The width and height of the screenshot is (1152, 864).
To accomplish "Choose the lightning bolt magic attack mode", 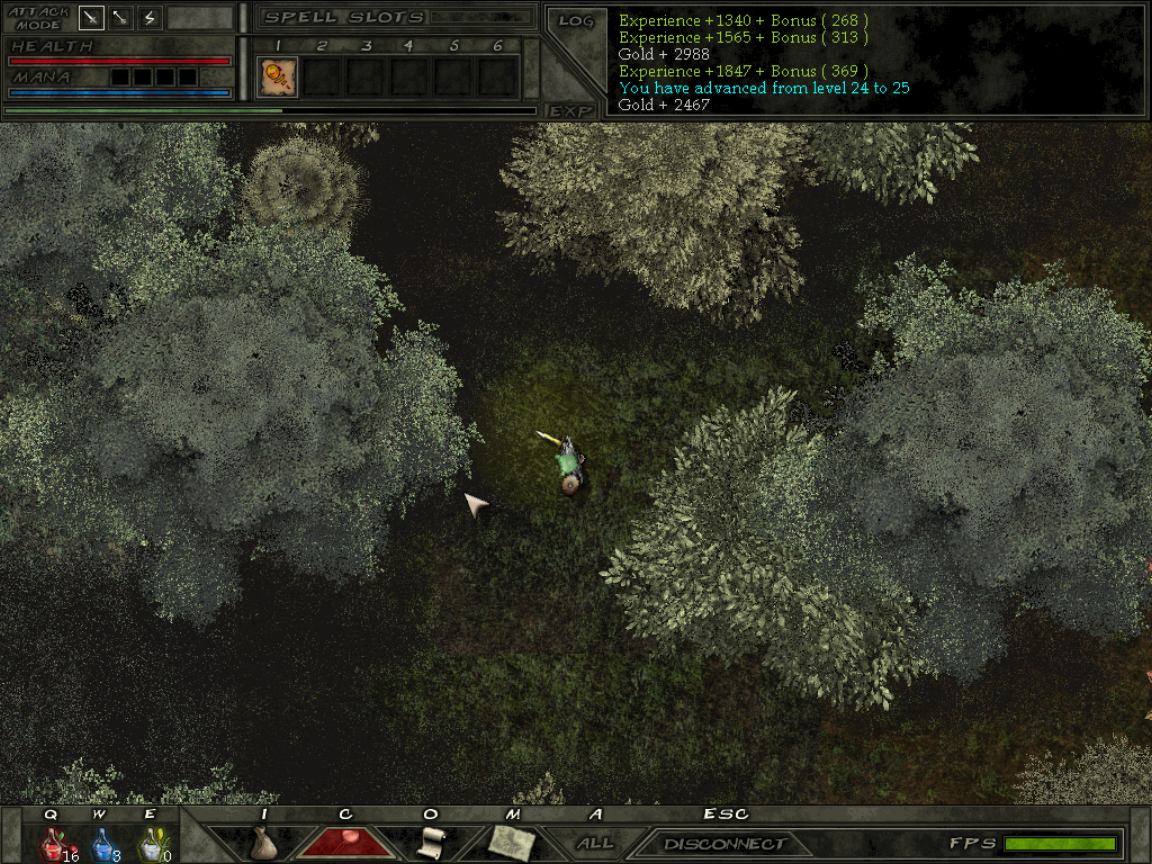I will coord(150,18).
